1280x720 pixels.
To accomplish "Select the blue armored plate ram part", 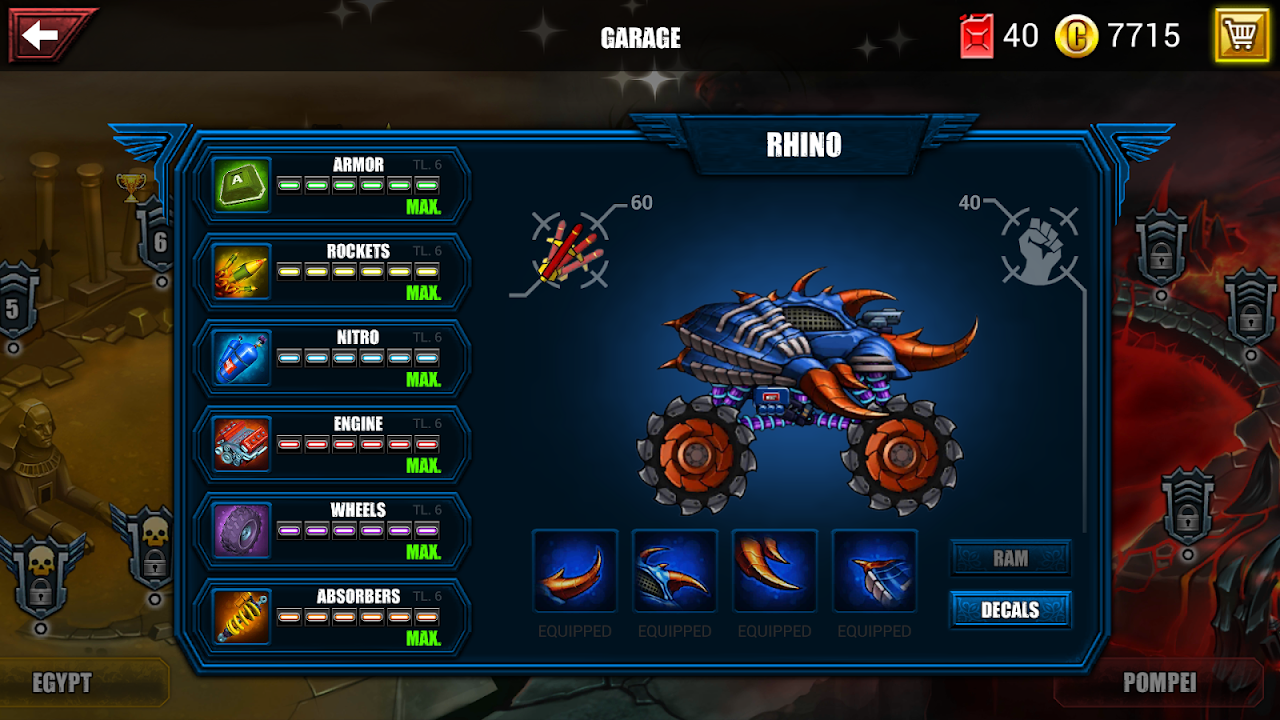I will 875,572.
